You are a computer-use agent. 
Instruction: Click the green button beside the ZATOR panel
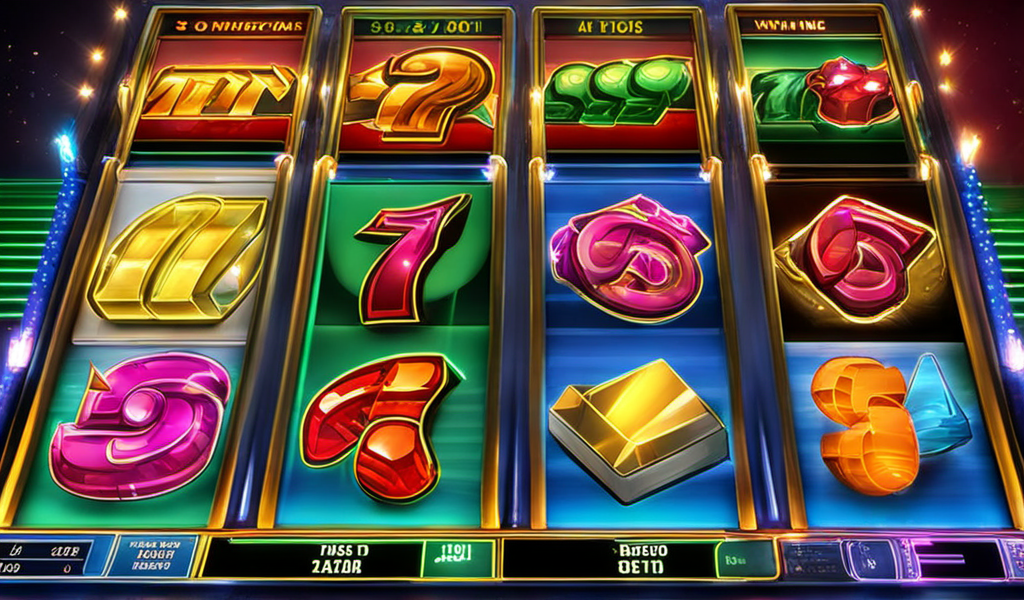pos(456,558)
